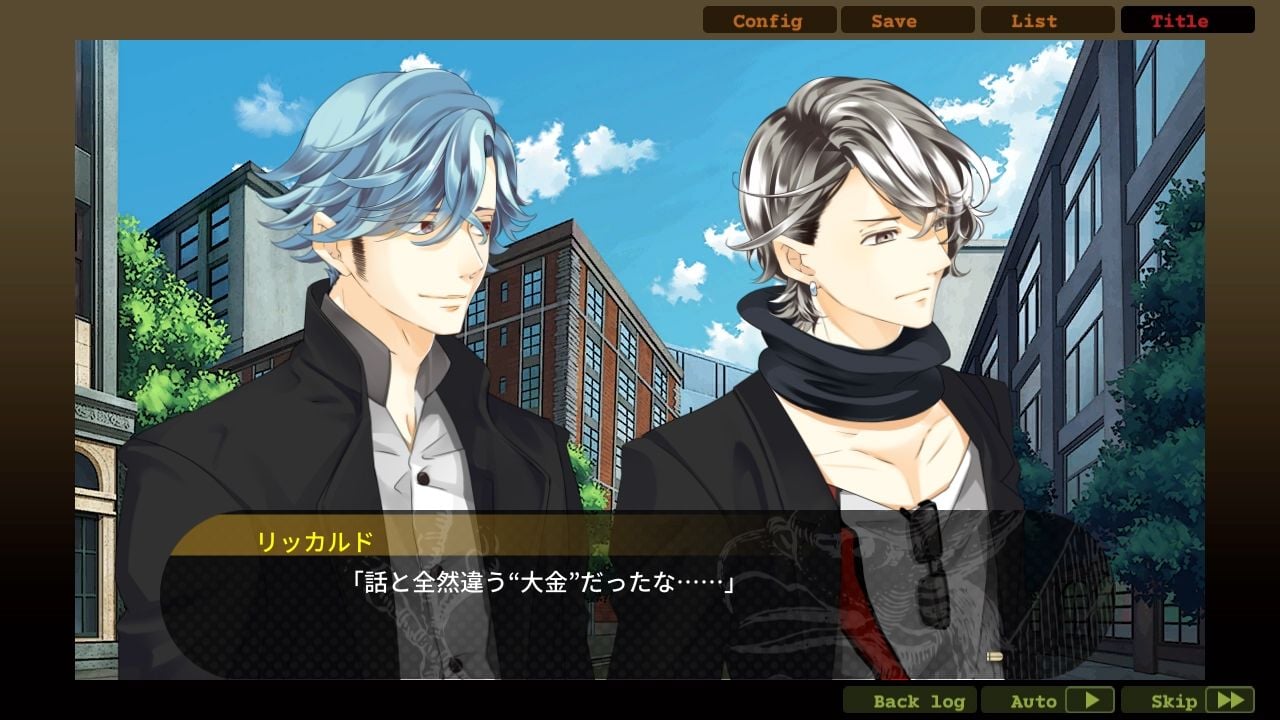The width and height of the screenshot is (1280, 720).
Task: Activate Skip fast-forward
Action: tap(1187, 700)
